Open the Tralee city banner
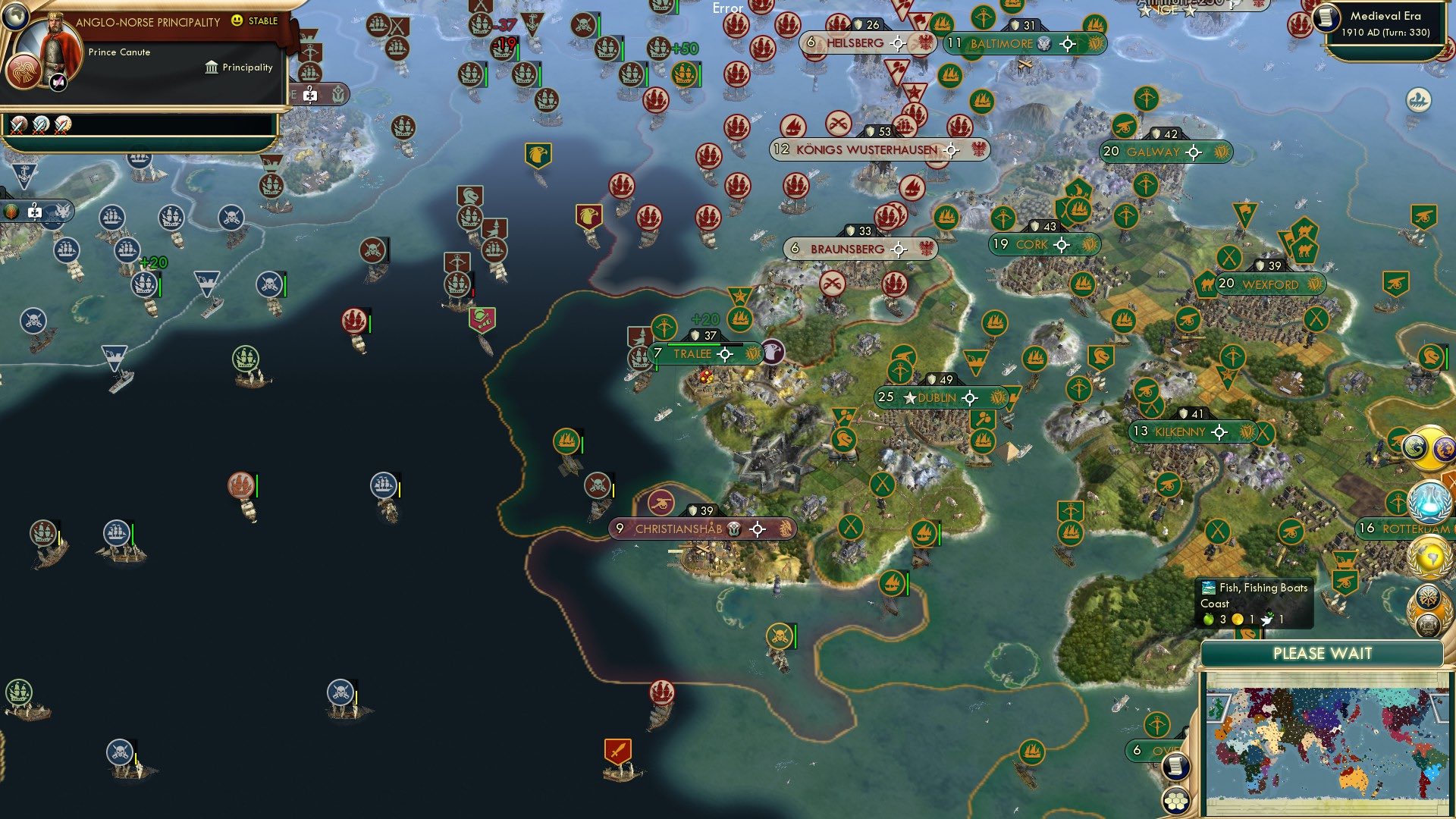Viewport: 1456px width, 819px height. (x=692, y=353)
